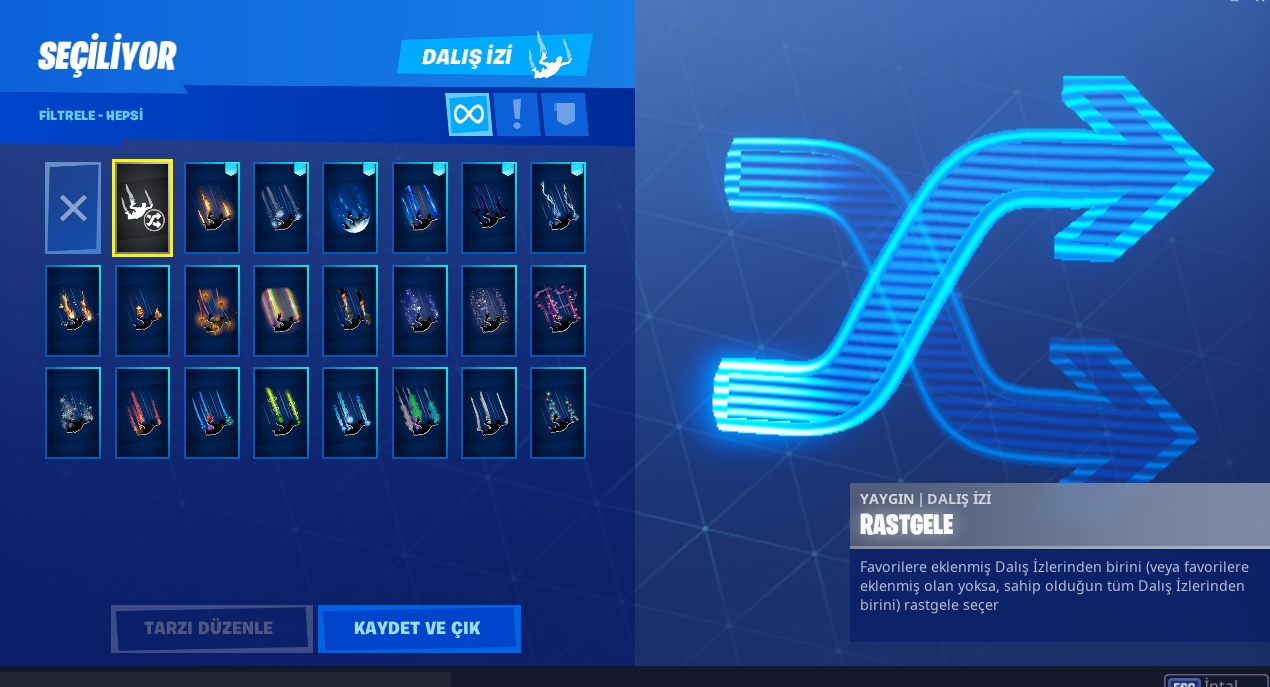1270x687 pixels.
Task: Choose the green and purple smoke contrail
Action: point(419,413)
